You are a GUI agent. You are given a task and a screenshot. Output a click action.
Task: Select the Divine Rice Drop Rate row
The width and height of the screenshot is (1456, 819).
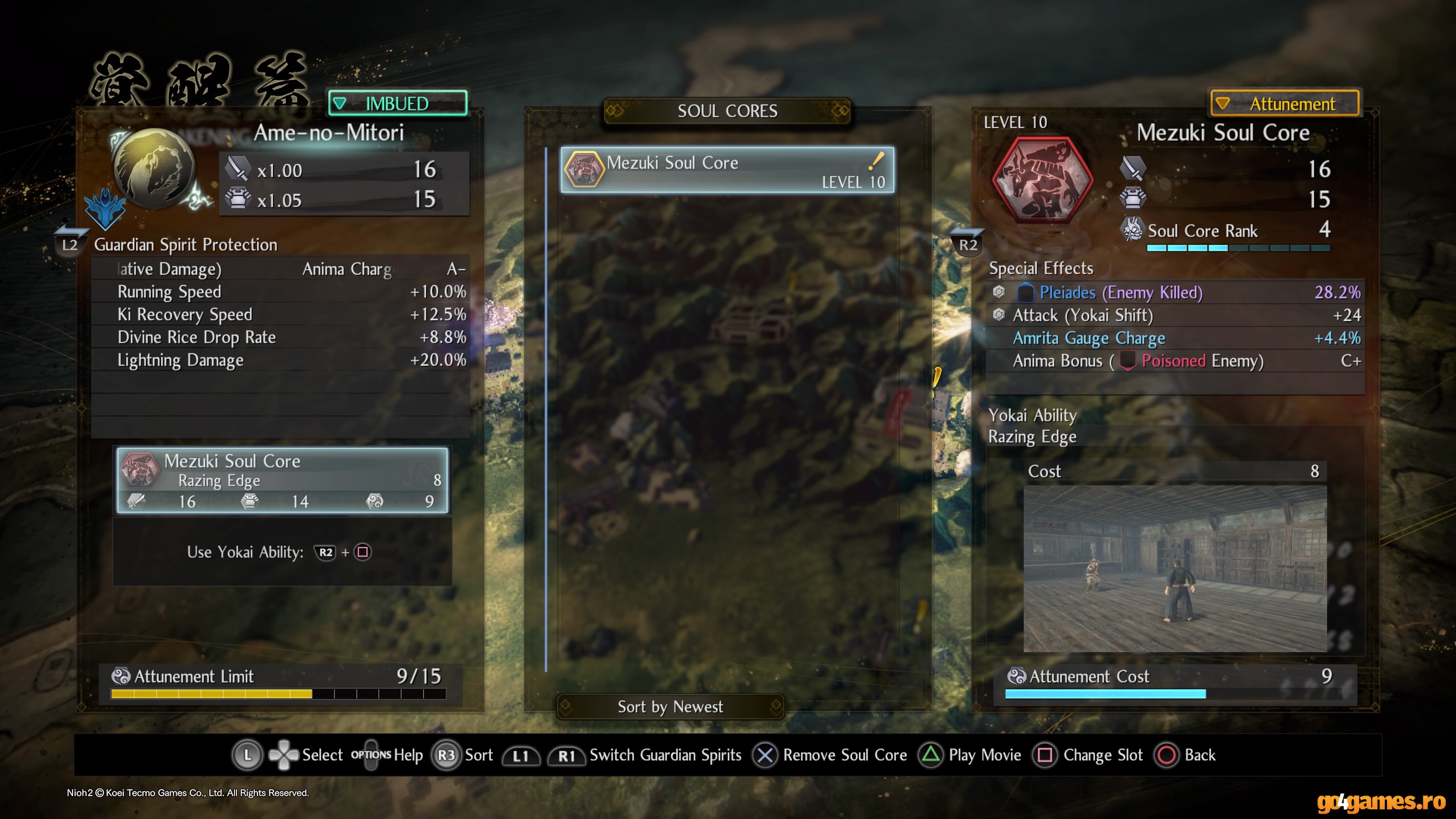280,337
